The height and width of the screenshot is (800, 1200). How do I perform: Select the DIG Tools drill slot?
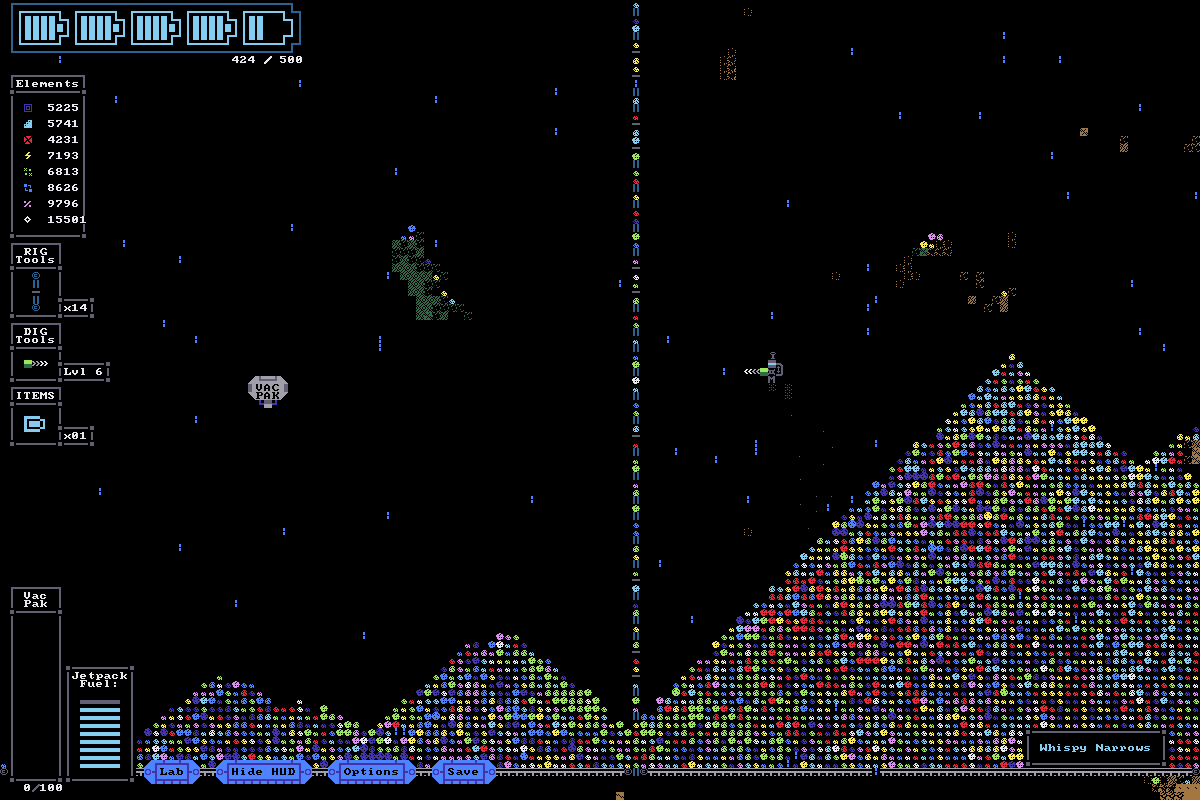[x=36, y=363]
